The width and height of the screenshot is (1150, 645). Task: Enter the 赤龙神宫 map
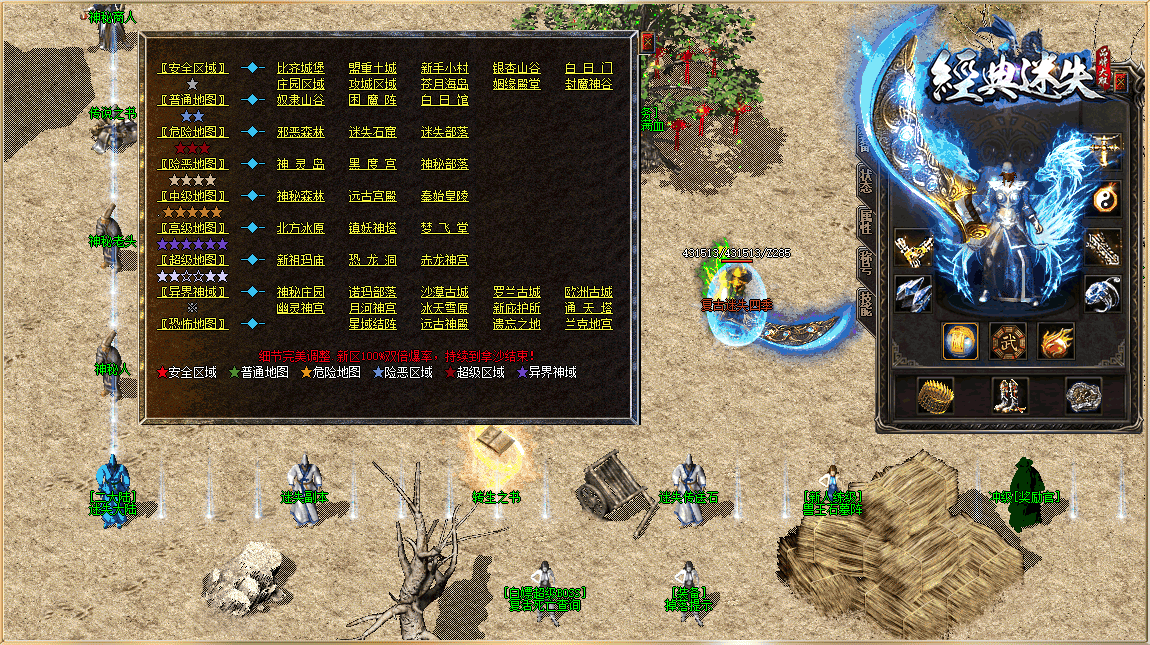[444, 260]
